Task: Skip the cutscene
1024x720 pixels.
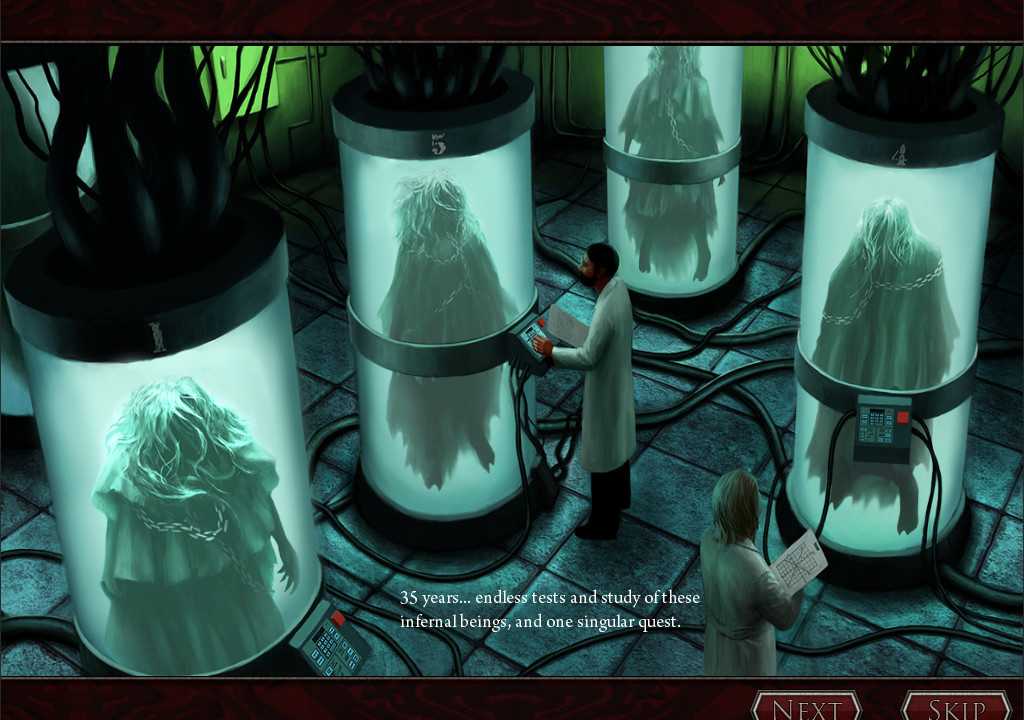Action: pos(957,707)
